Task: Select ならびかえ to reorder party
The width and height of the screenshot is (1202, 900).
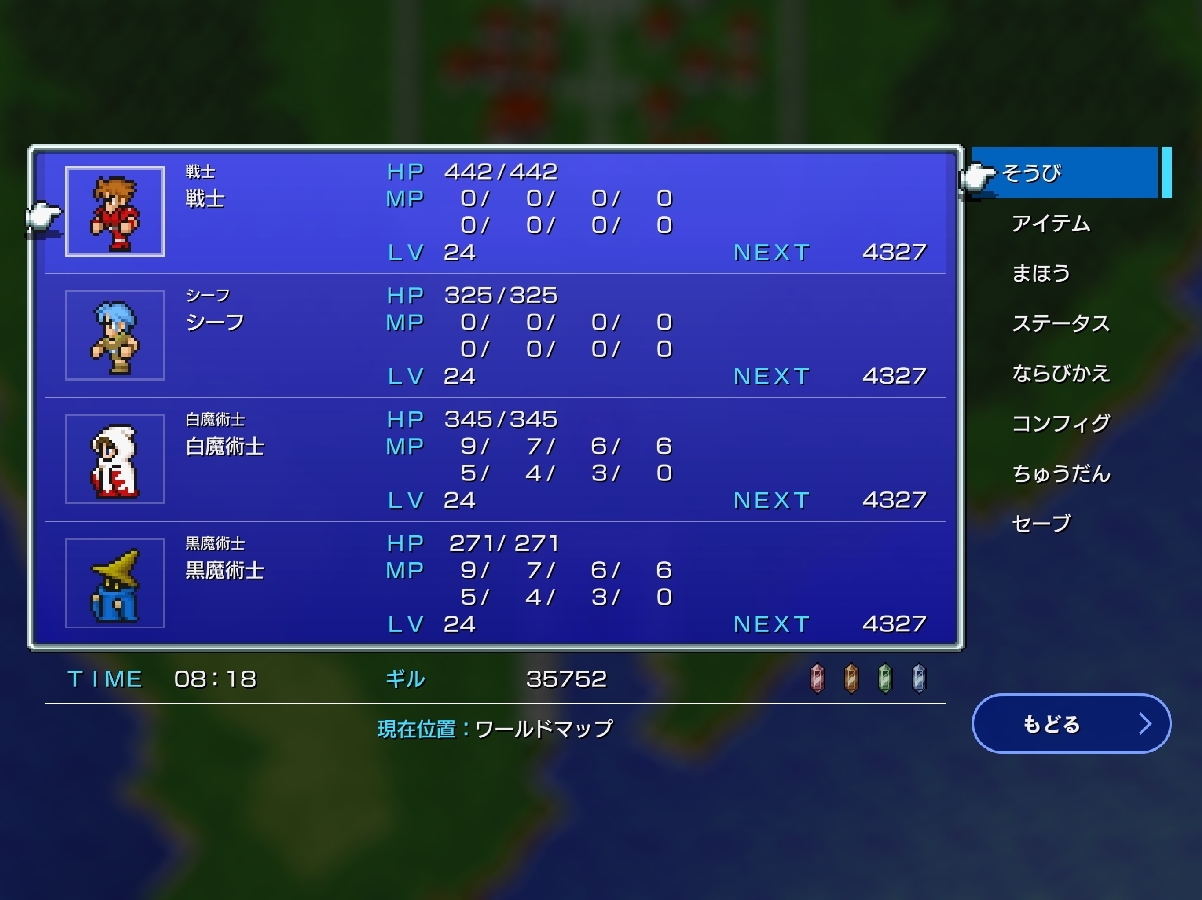Action: [1060, 373]
